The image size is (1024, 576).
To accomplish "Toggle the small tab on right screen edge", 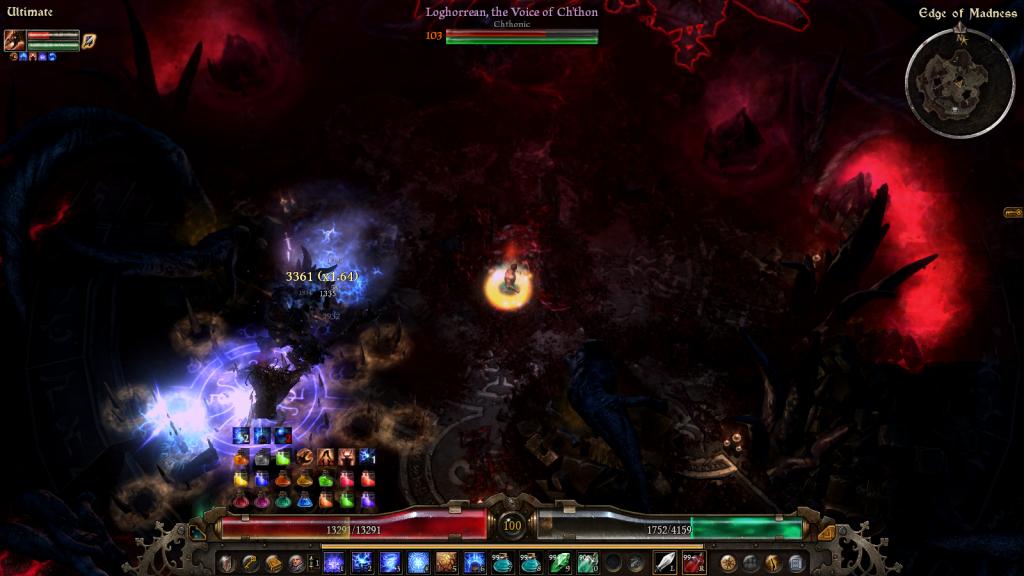I will (x=1013, y=213).
